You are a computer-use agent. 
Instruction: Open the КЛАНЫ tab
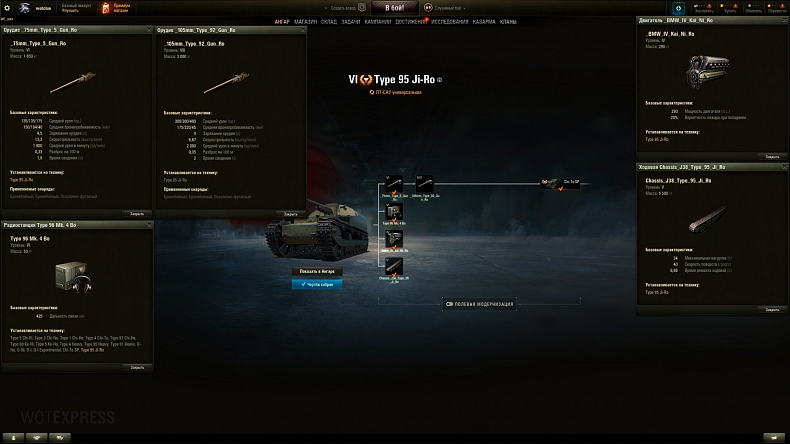(x=509, y=21)
